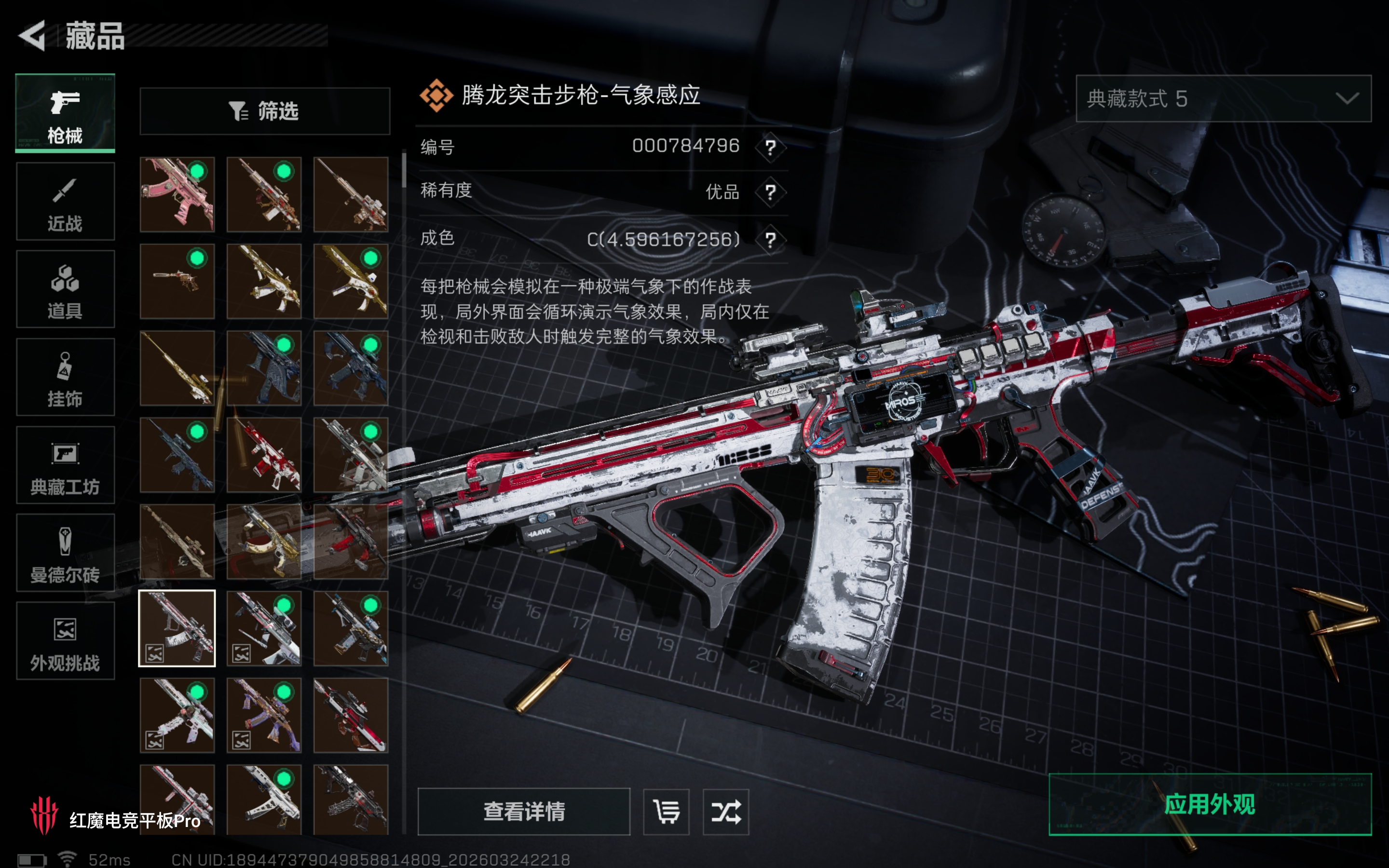The height and width of the screenshot is (868, 1389).
Task: Open the 外观挑战 appearance challenges tab
Action: (x=65, y=641)
